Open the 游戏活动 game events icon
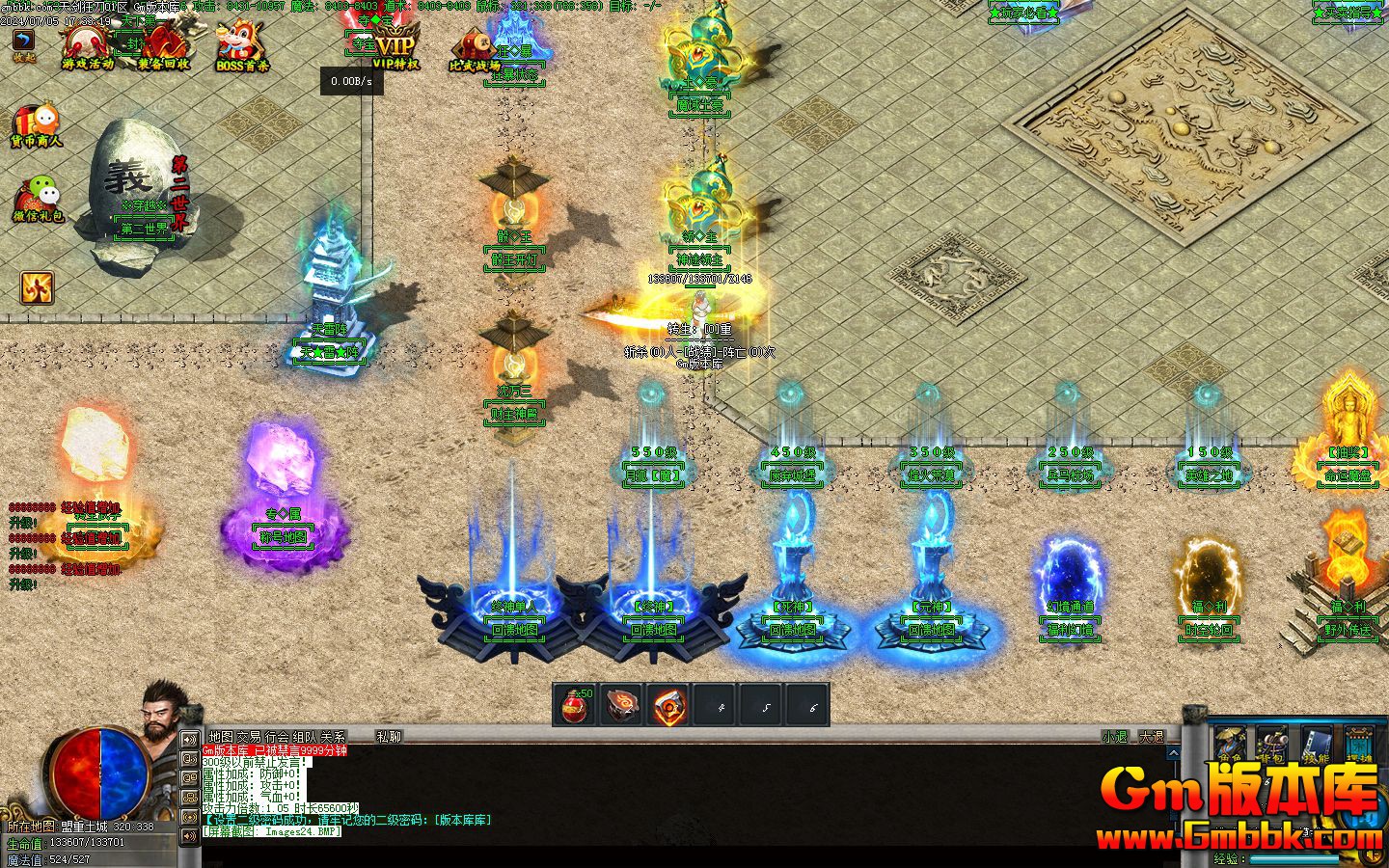 coord(88,46)
